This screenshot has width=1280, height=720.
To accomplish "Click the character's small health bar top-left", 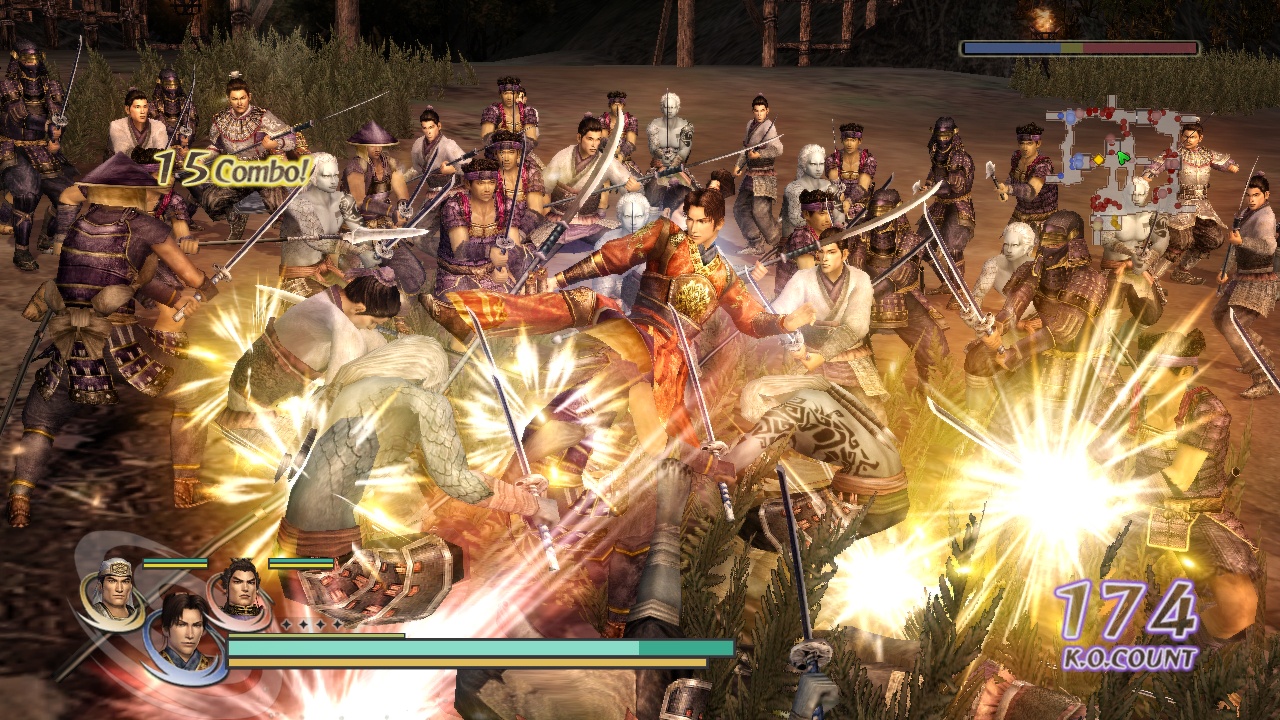I will point(175,563).
